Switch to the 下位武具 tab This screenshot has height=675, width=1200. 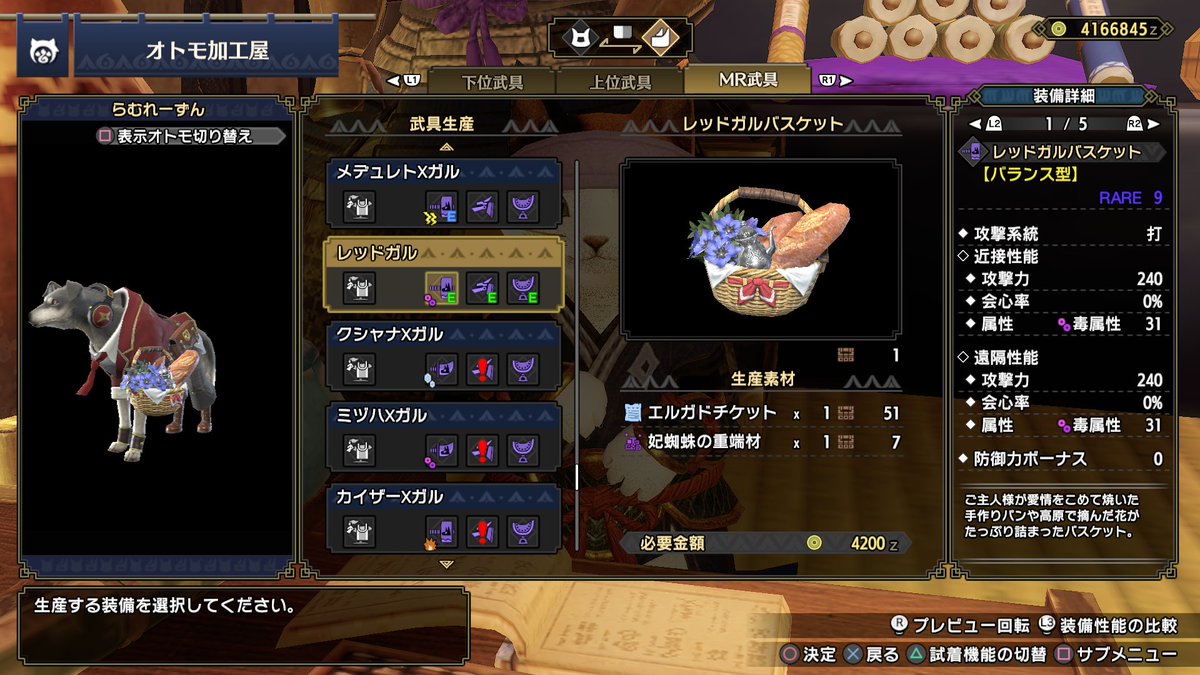tap(492, 82)
